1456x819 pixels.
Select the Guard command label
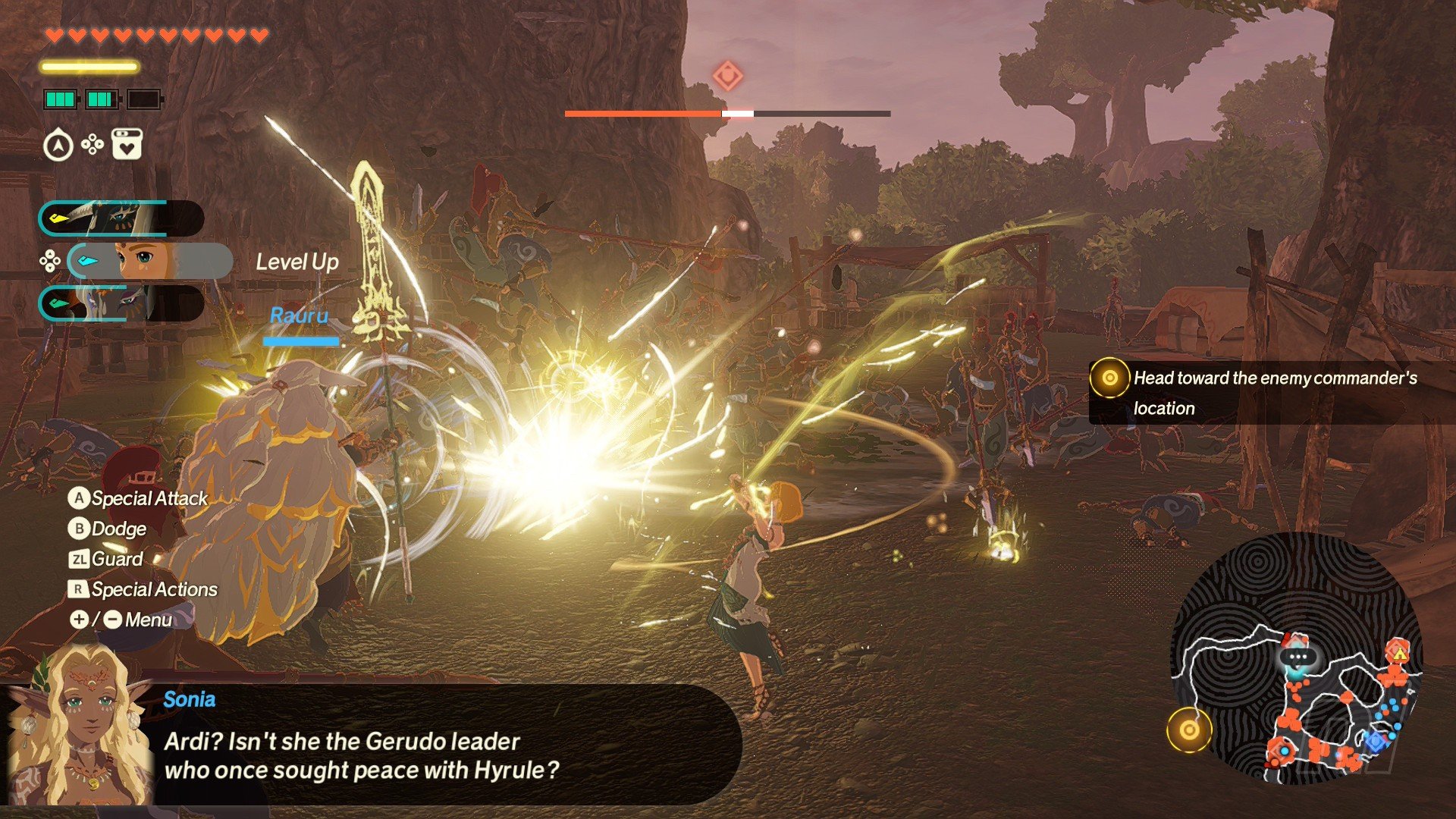coord(106,559)
